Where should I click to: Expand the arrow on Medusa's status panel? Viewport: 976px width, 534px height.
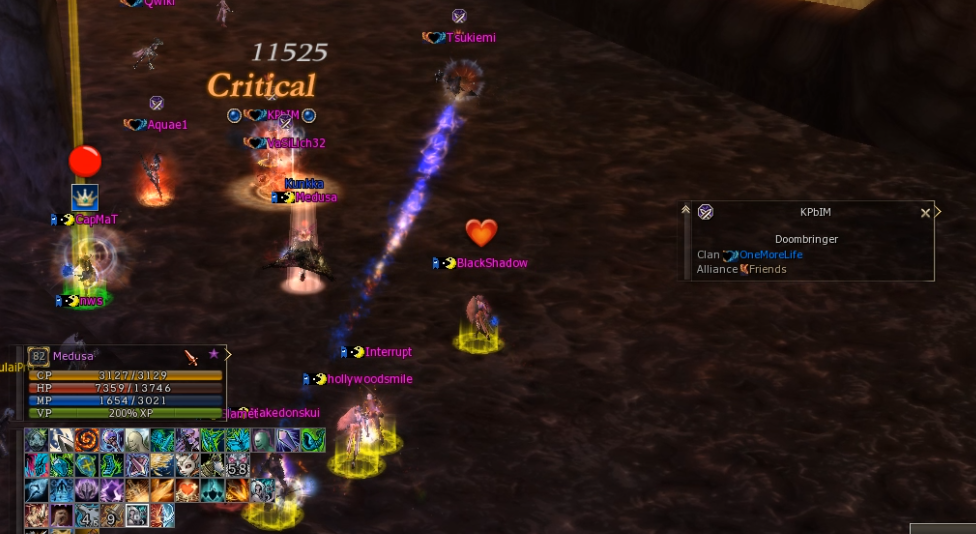229,354
